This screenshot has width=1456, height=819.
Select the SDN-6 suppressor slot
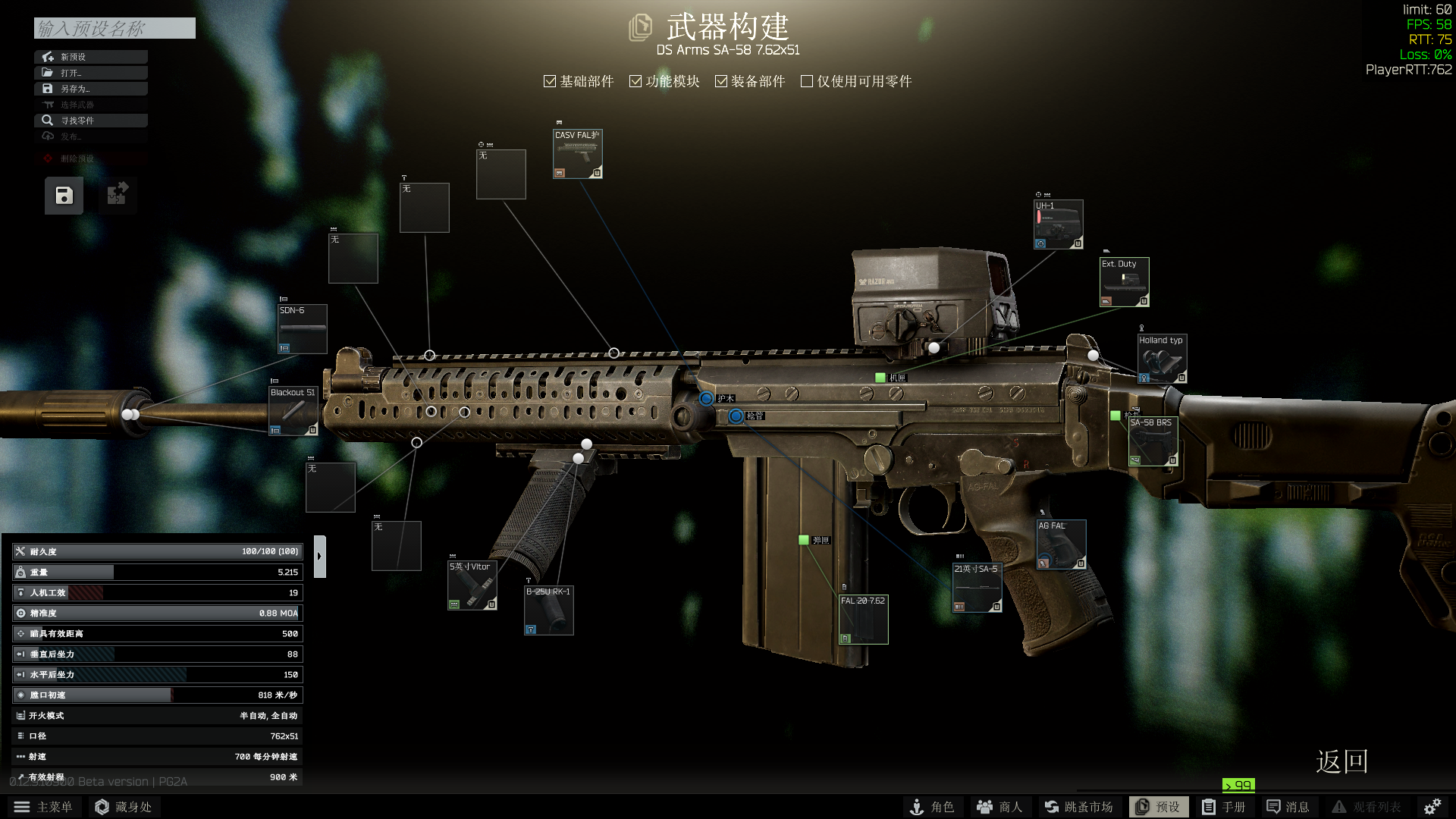pyautogui.click(x=302, y=329)
